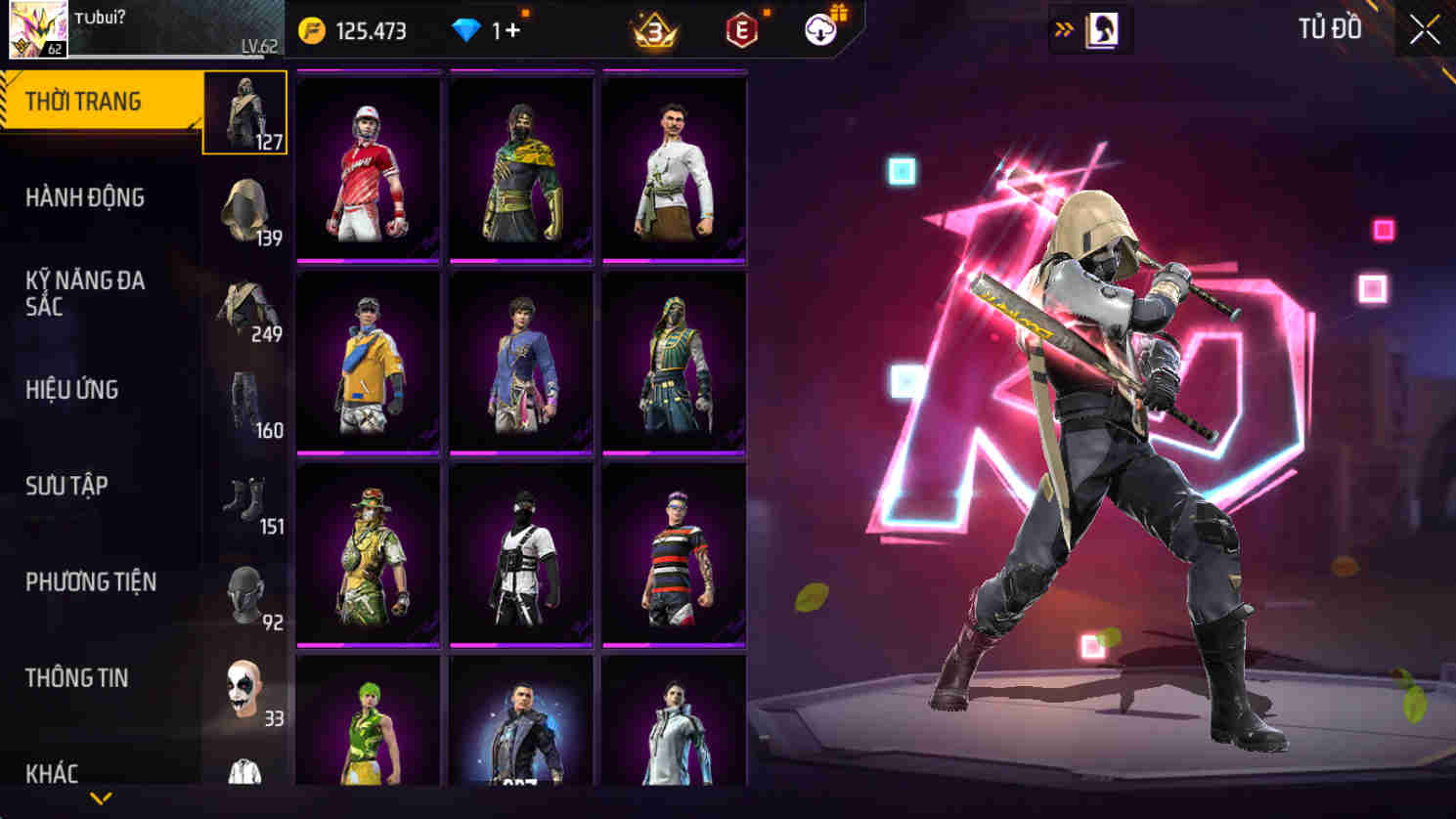The image size is (1456, 819).
Task: Select the PHƯƠNG TIỆN menu item
Action: click(x=93, y=582)
